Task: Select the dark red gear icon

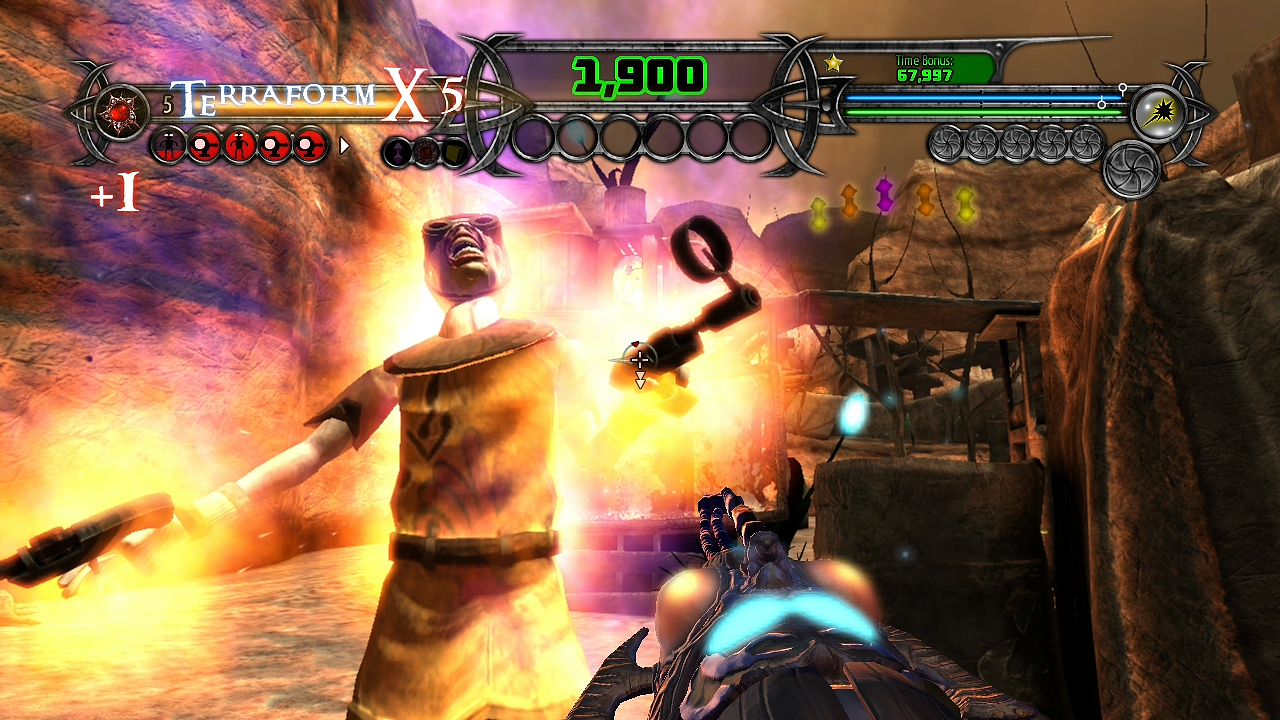Action: coord(427,152)
